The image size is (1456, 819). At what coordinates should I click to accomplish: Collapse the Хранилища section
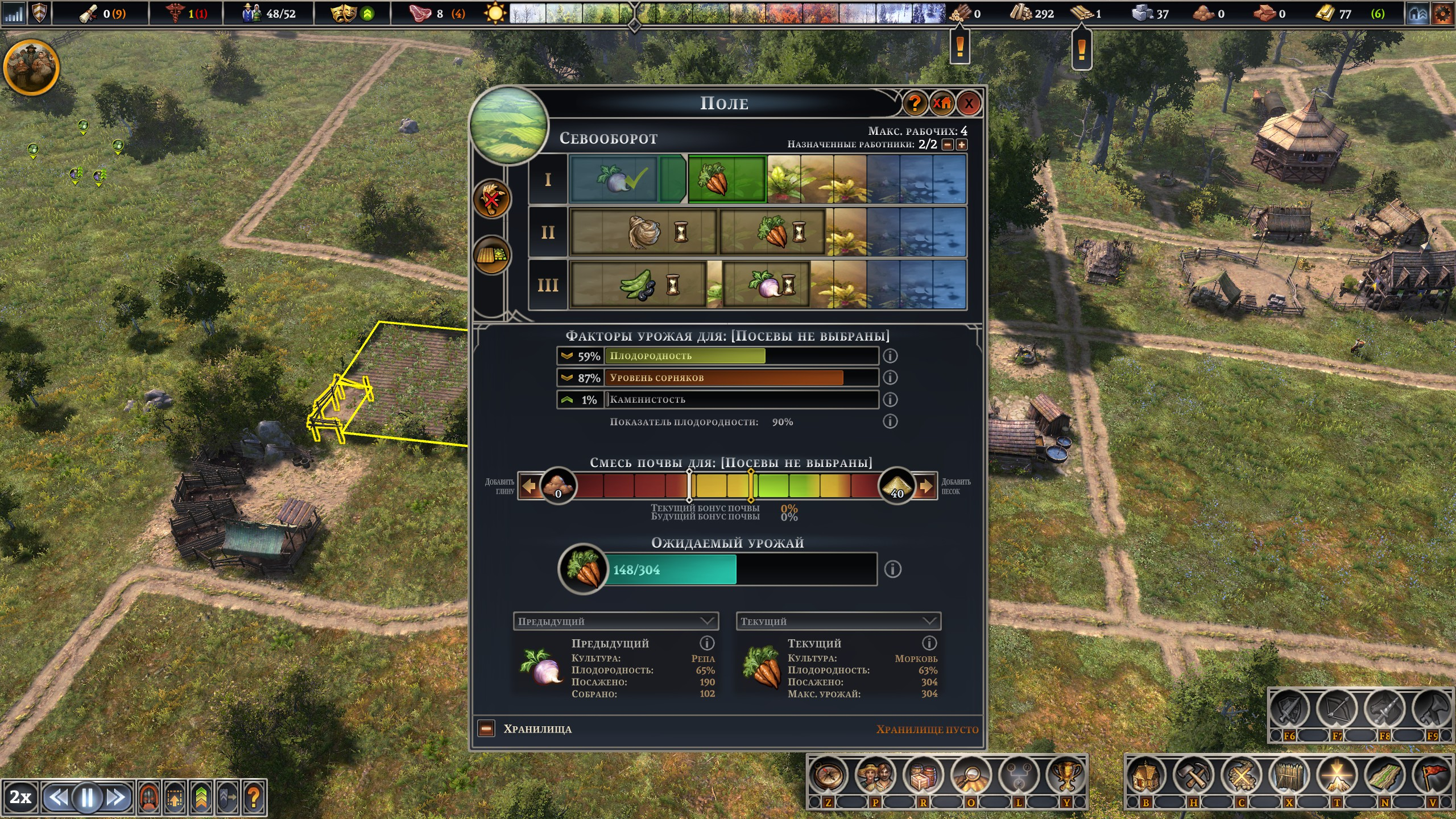click(486, 729)
